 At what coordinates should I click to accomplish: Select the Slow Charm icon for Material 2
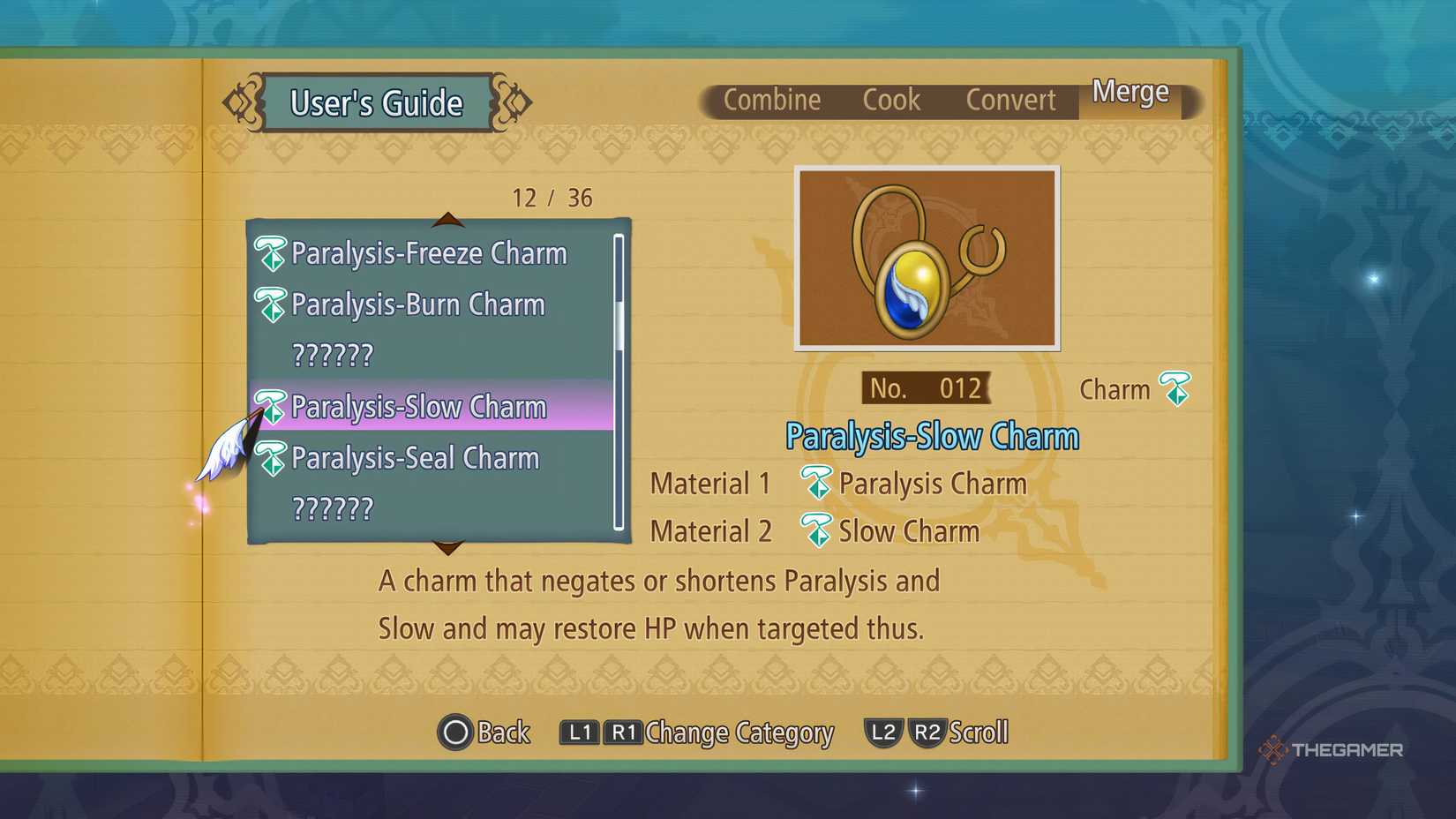point(816,530)
